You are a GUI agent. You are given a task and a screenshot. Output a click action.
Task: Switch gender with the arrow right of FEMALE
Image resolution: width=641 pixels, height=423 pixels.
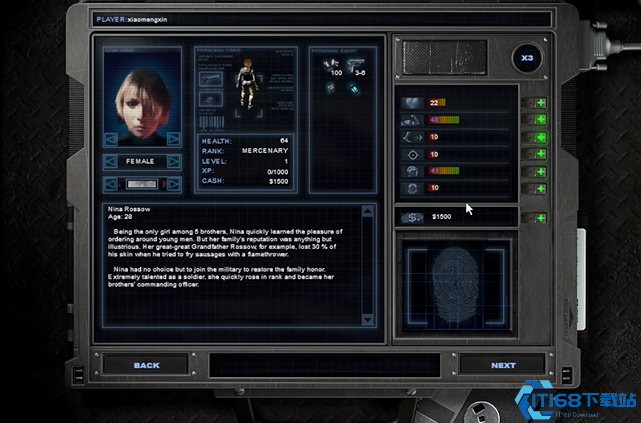click(175, 160)
